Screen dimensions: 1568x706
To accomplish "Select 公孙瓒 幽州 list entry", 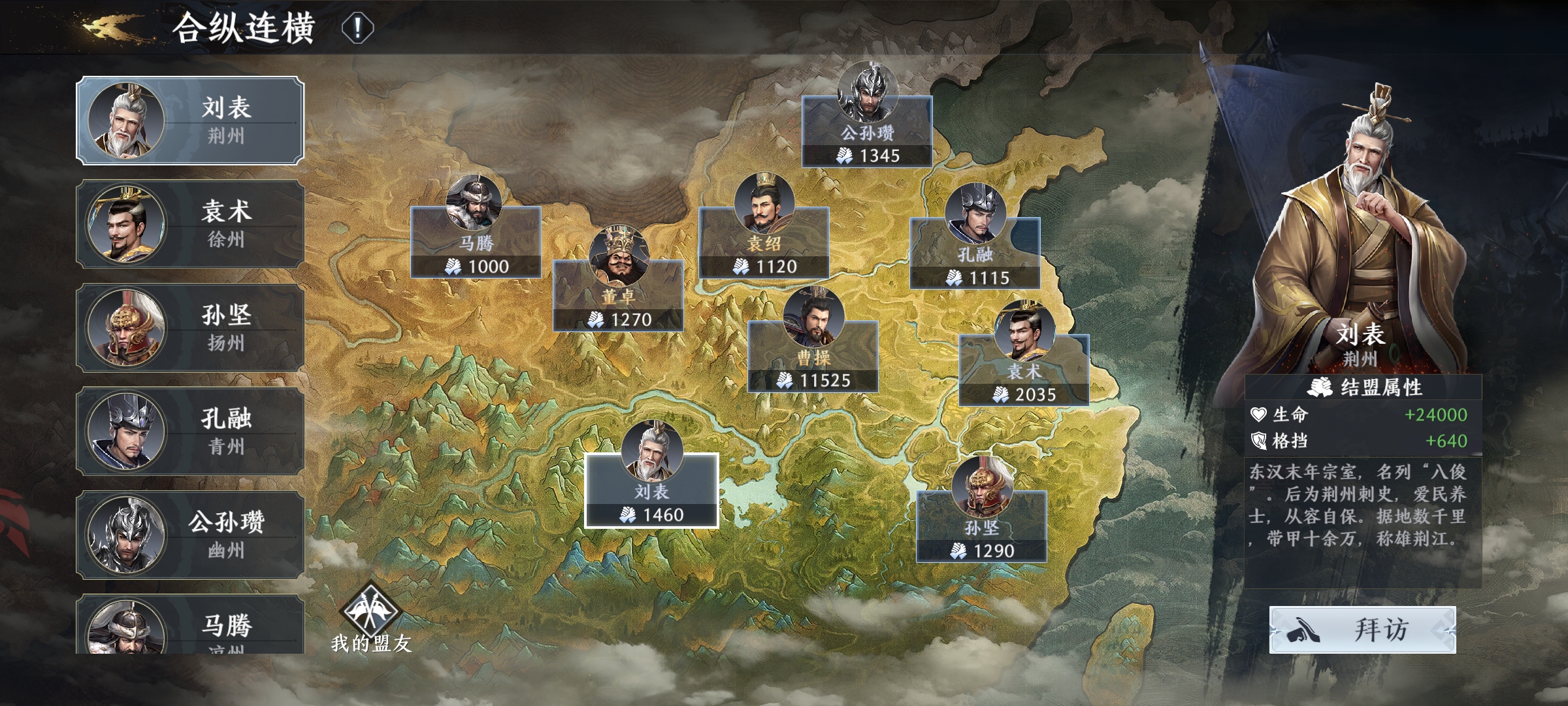I will [x=189, y=535].
